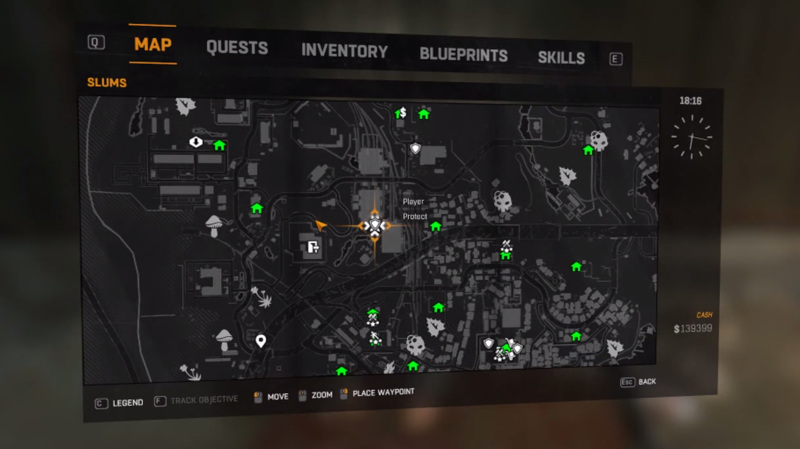This screenshot has height=449, width=800.
Task: Switch to the Quests tab
Action: pyautogui.click(x=237, y=48)
